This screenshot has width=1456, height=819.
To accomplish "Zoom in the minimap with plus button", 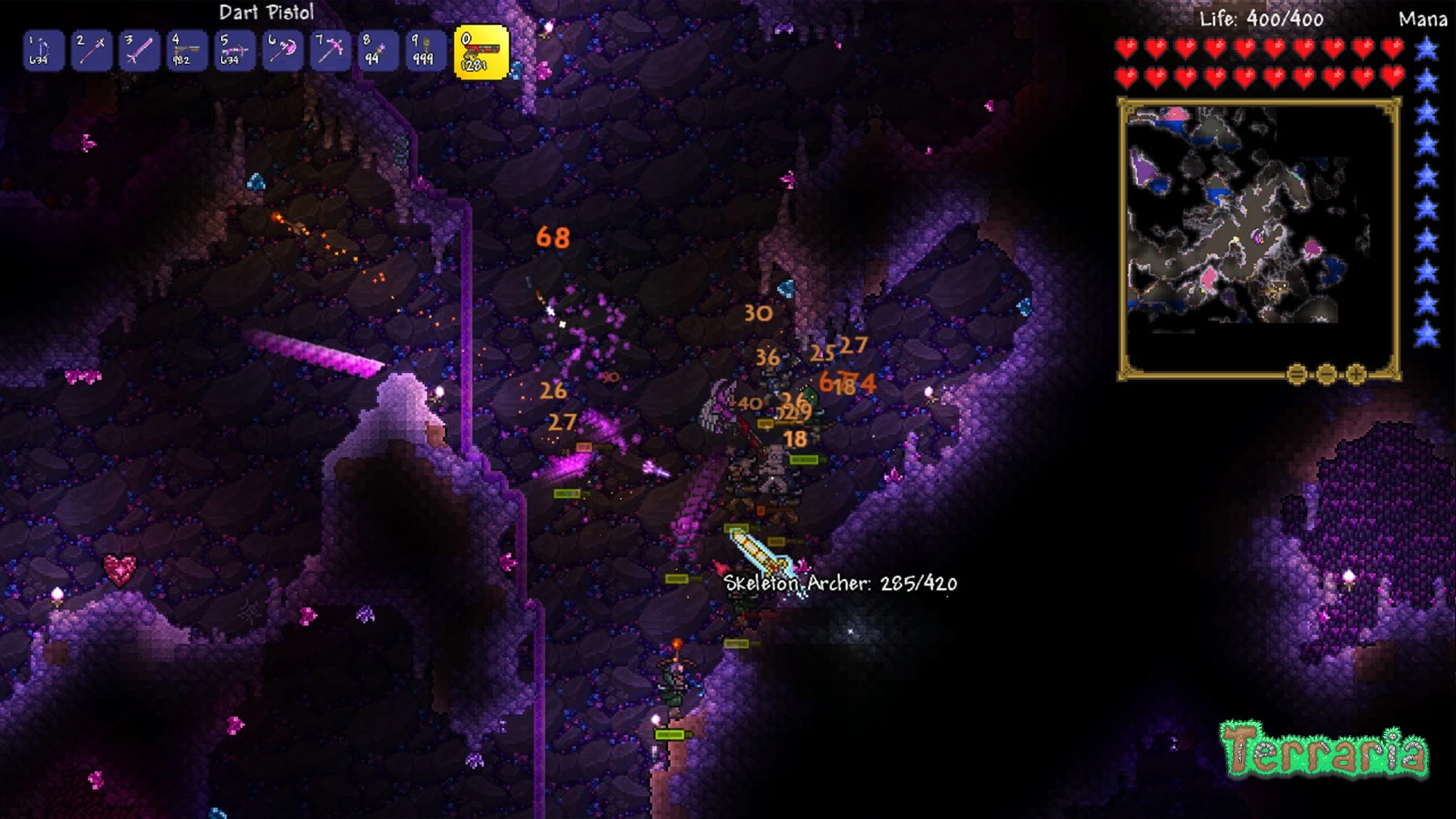I will point(1356,374).
